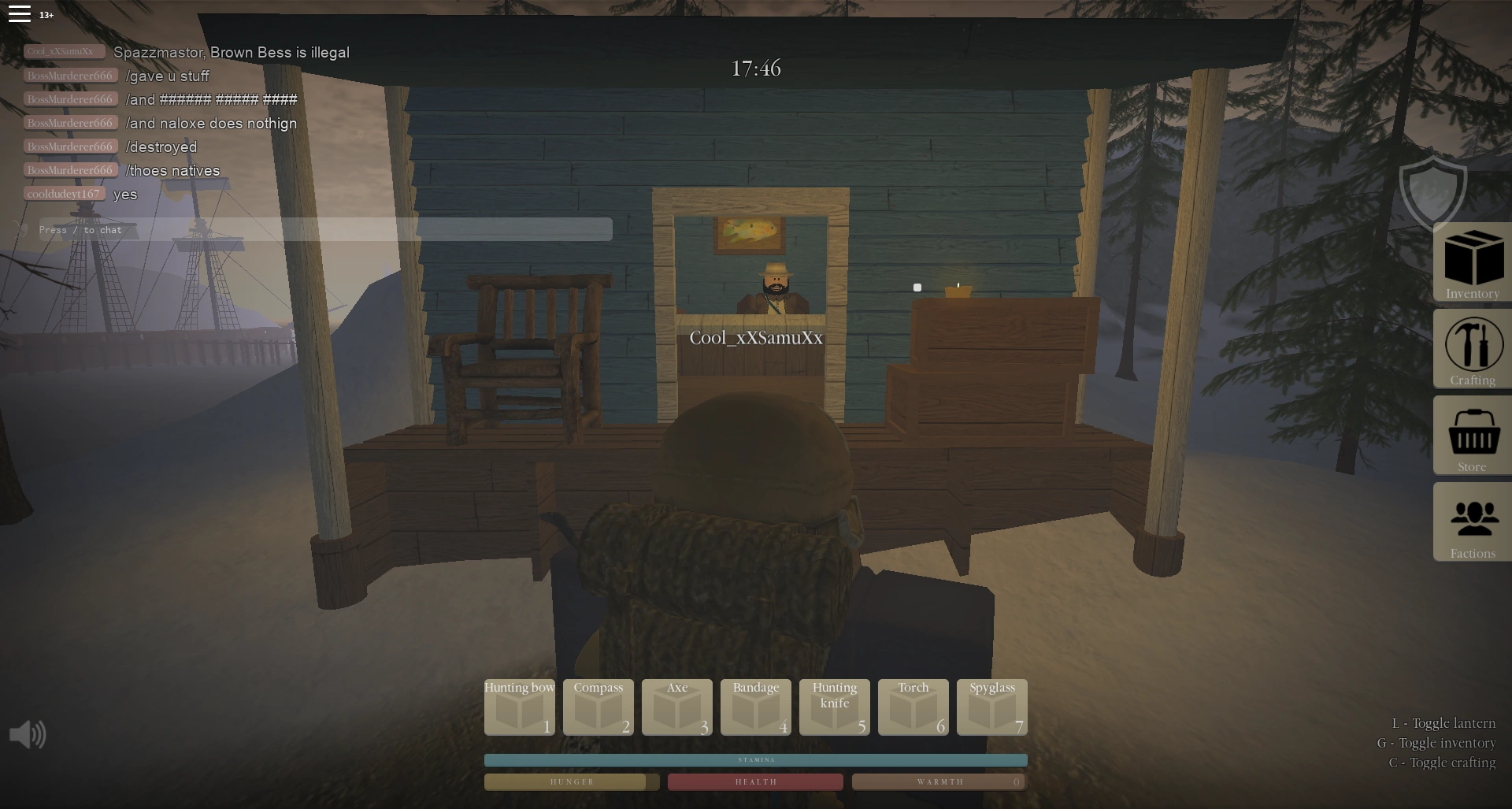Click the chat input field to type

click(x=315, y=230)
